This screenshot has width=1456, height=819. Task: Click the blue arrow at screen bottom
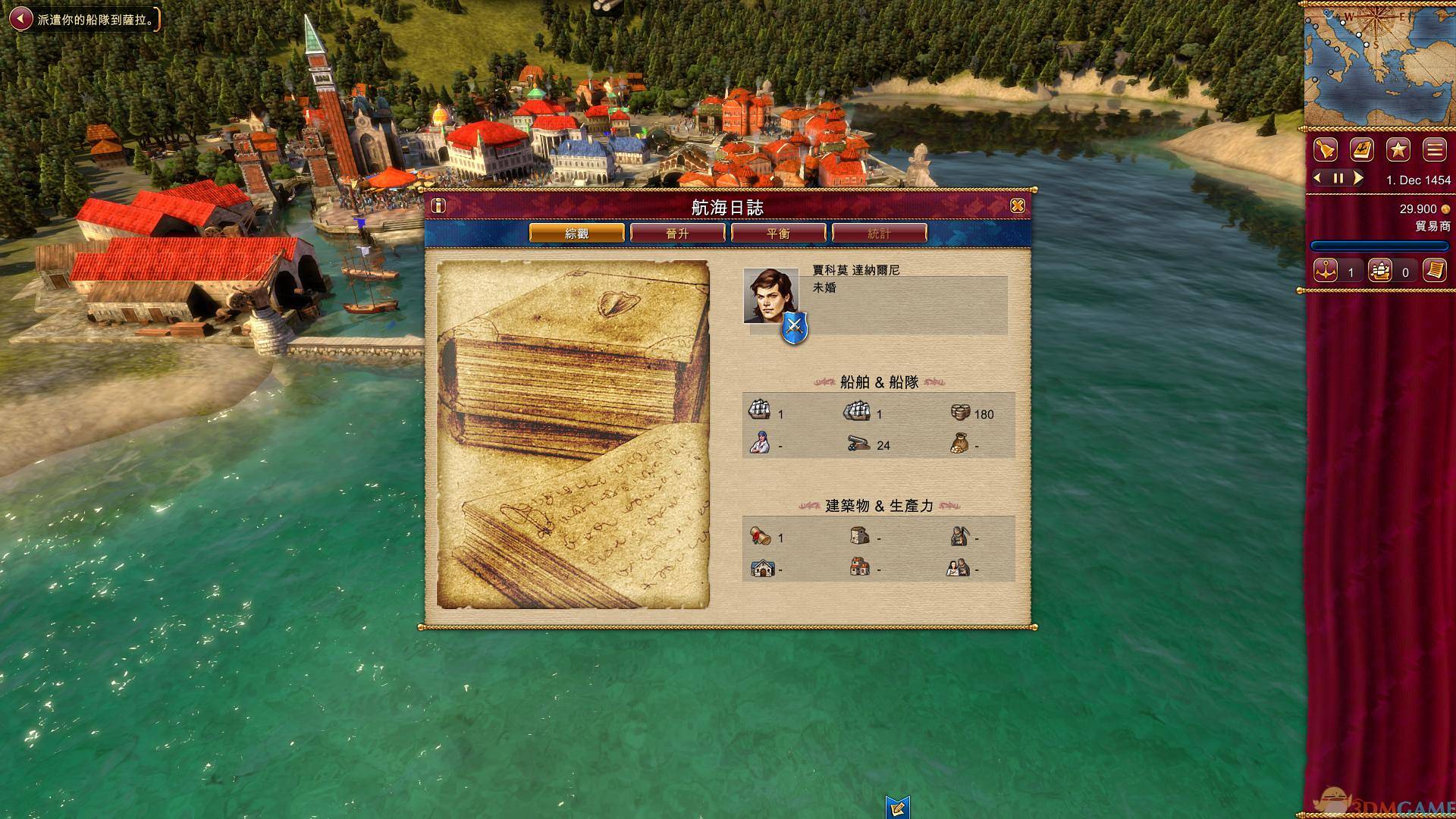click(x=897, y=807)
